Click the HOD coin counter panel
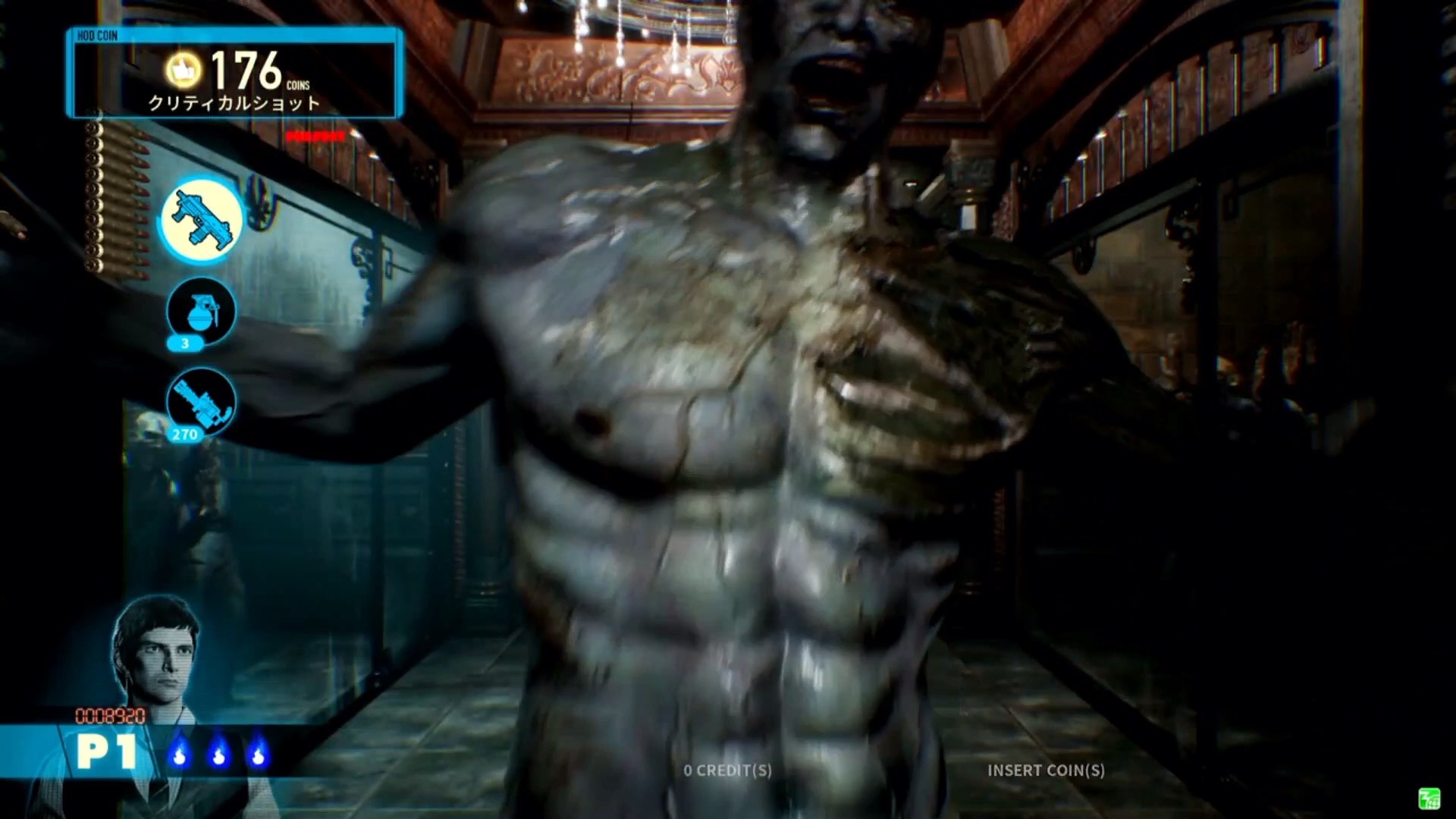 pyautogui.click(x=235, y=74)
